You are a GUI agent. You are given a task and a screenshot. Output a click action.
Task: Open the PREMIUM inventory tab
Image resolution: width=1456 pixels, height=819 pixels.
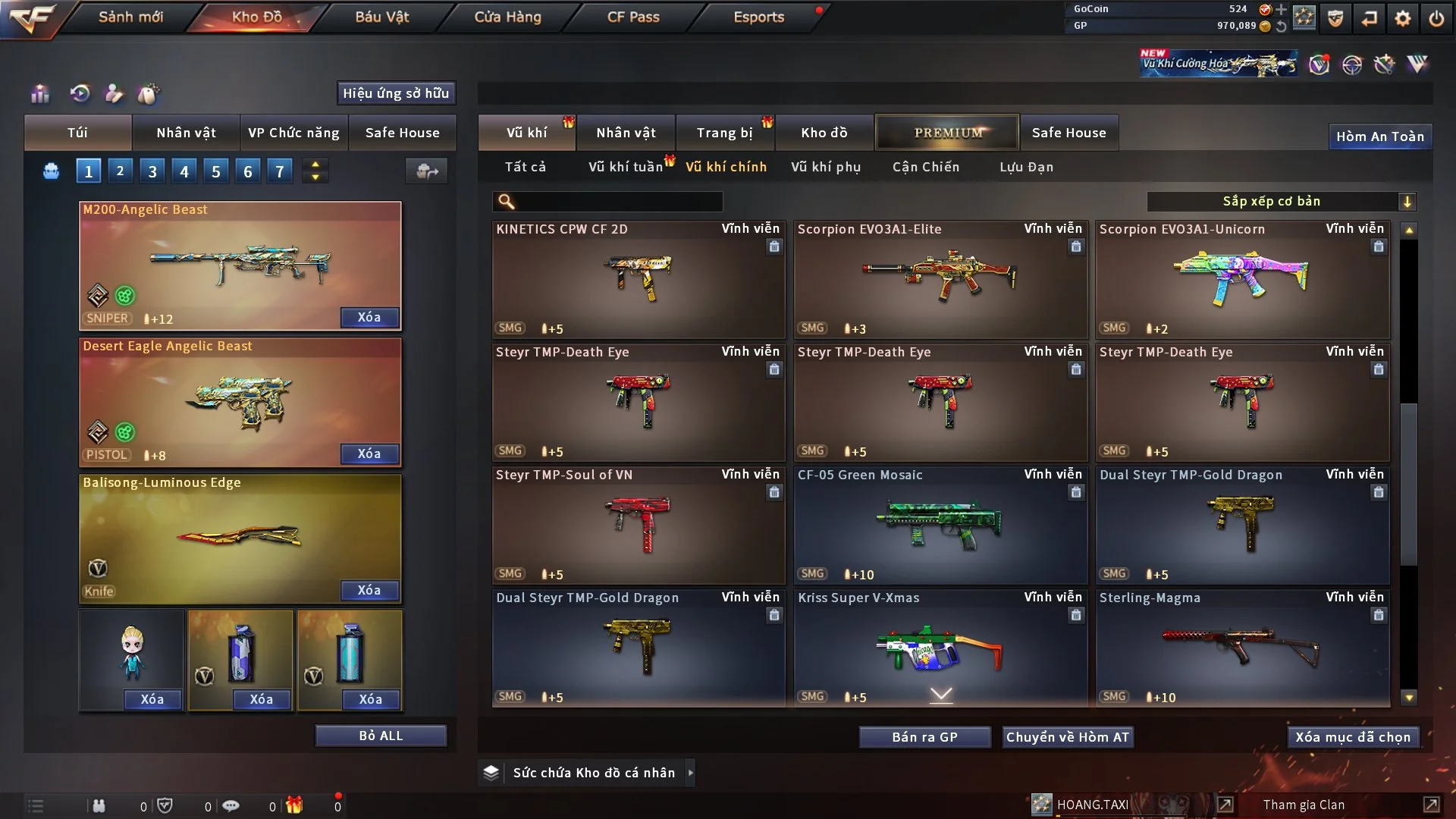click(x=947, y=133)
